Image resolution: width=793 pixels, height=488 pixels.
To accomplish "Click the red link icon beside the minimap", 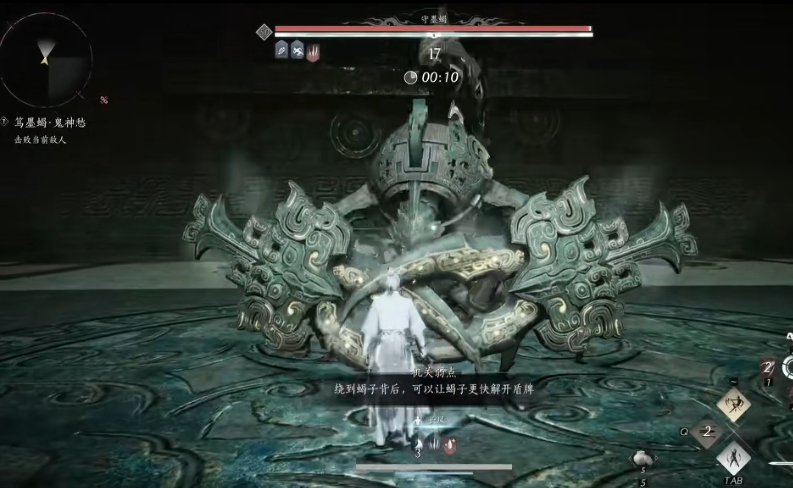I will pos(104,99).
